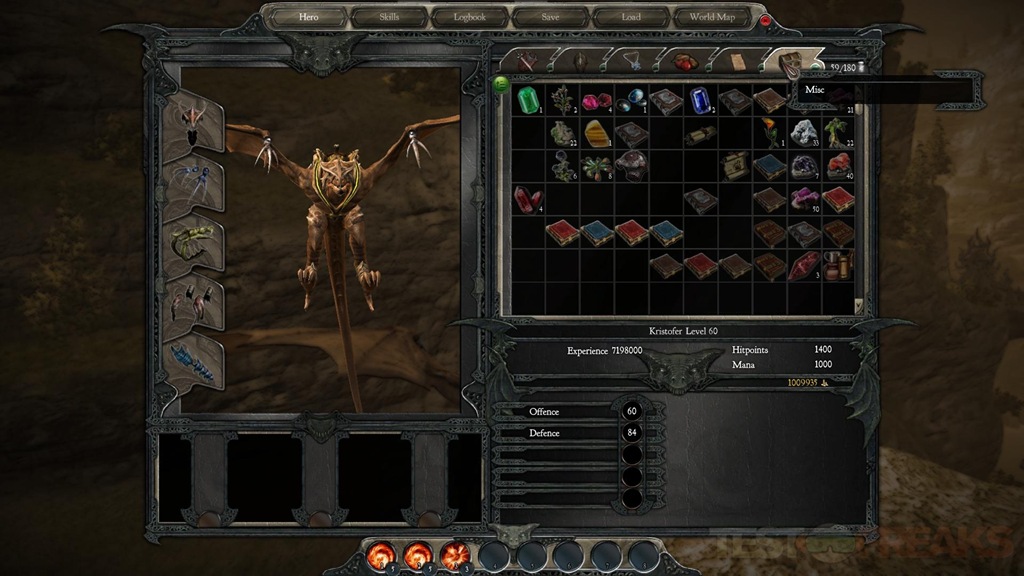This screenshot has height=576, width=1024.
Task: Close the menu with the red gem button
Action: coord(766,19)
